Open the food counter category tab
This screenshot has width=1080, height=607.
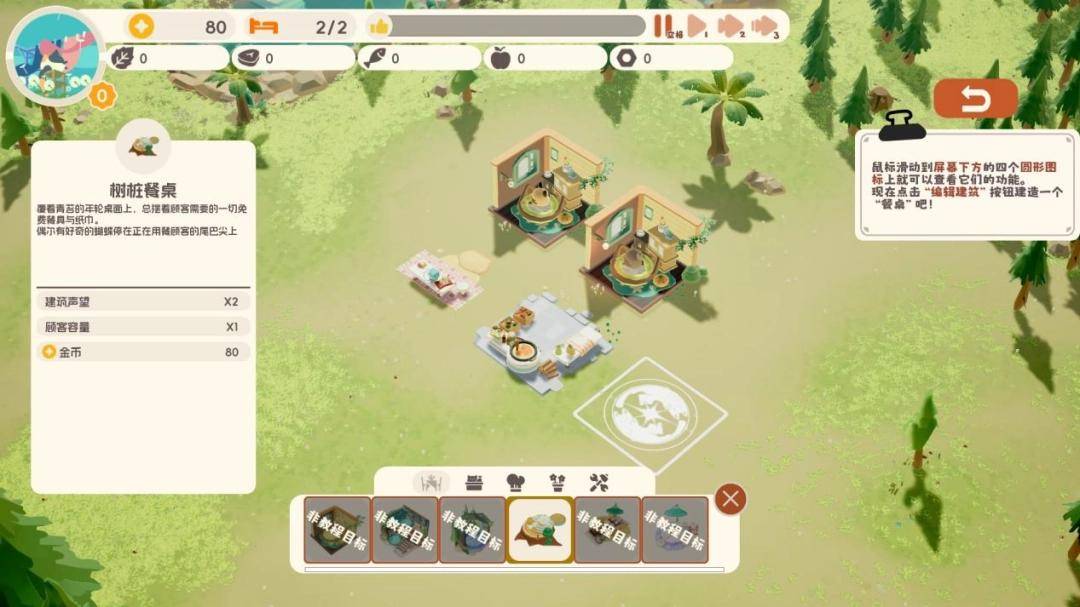474,483
